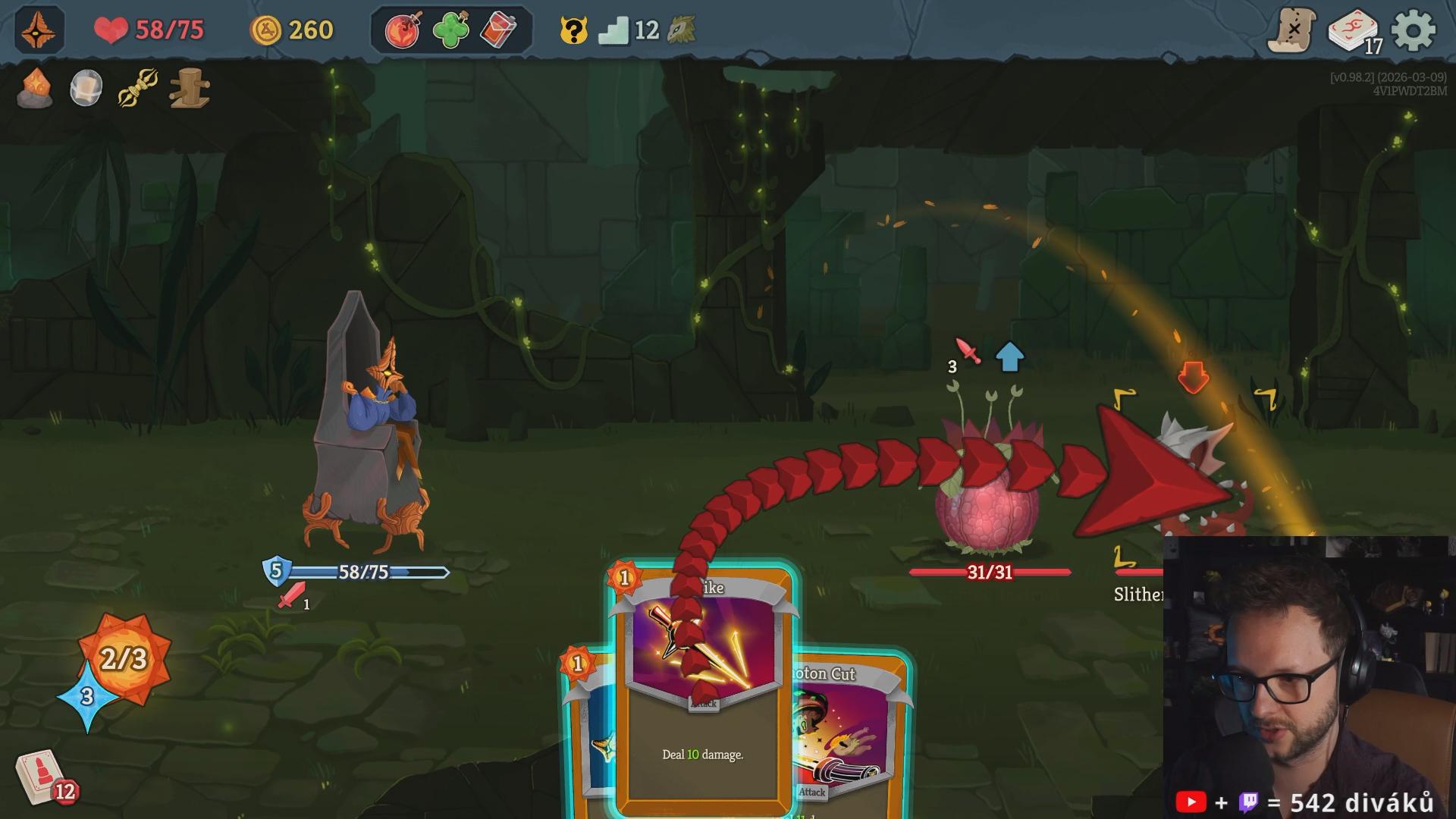This screenshot has height=819, width=1456.
Task: Open the settings gear
Action: pos(1414,30)
